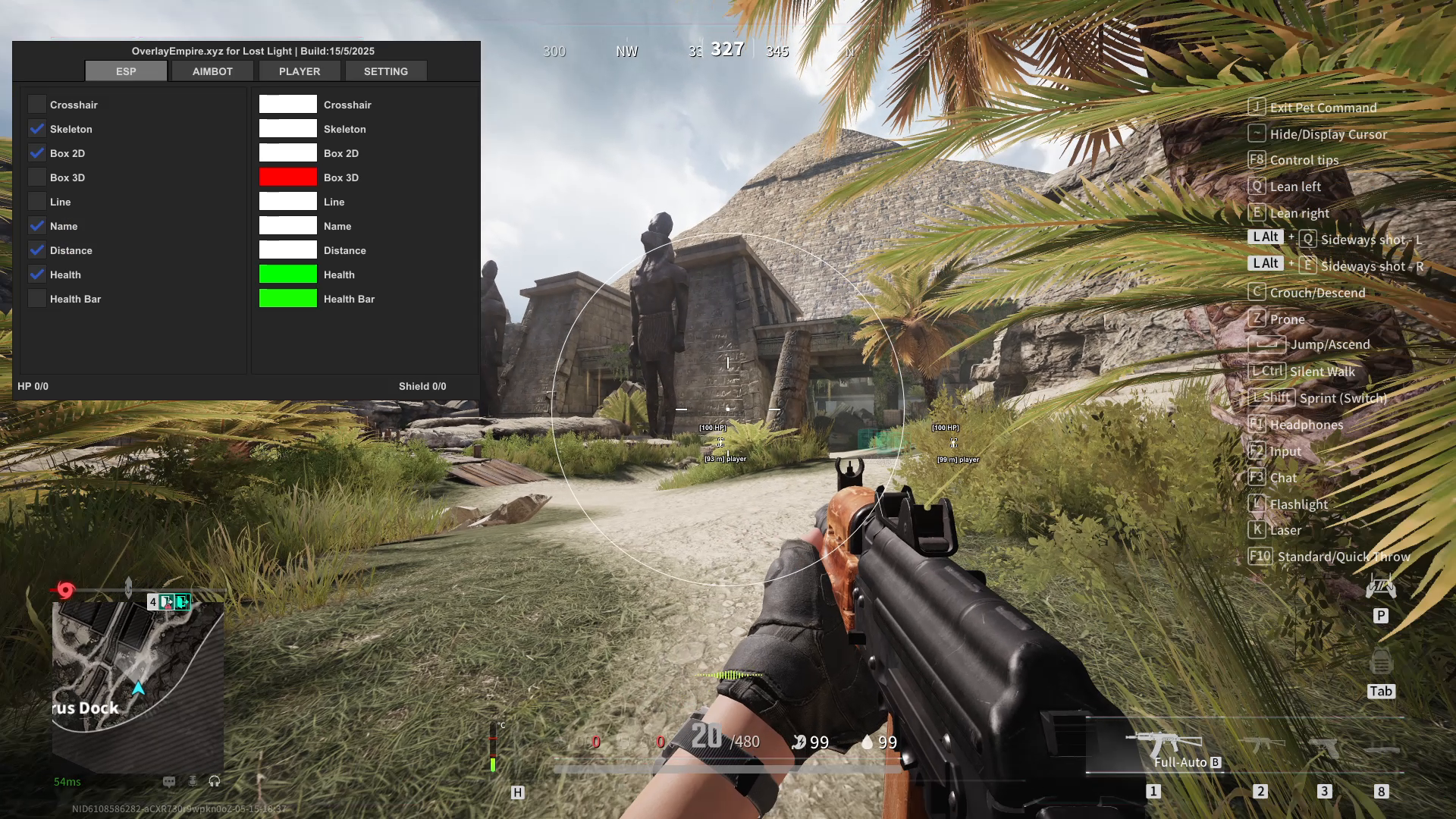This screenshot has height=819, width=1456.
Task: Uncheck the Distance checkbox in overlay
Action: pos(37,250)
